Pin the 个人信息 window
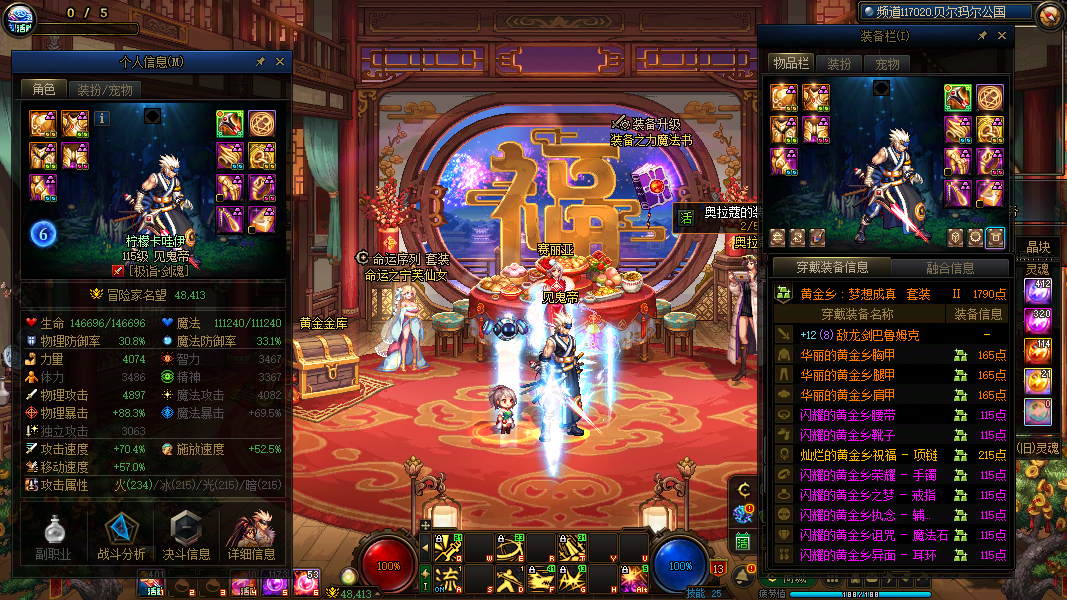Screen dimensions: 1067x600 tap(261, 62)
